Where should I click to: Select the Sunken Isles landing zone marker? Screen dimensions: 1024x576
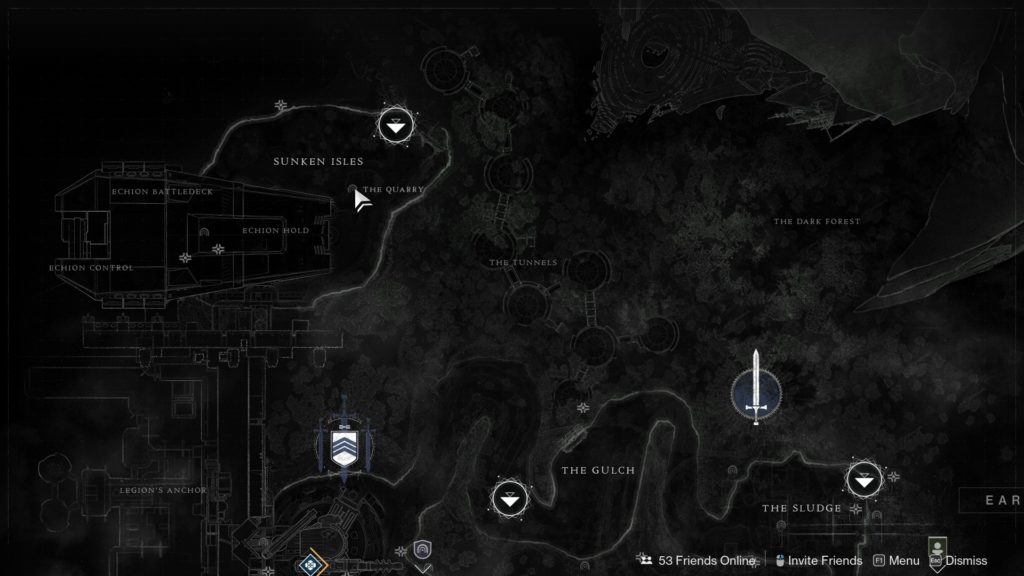[x=397, y=126]
